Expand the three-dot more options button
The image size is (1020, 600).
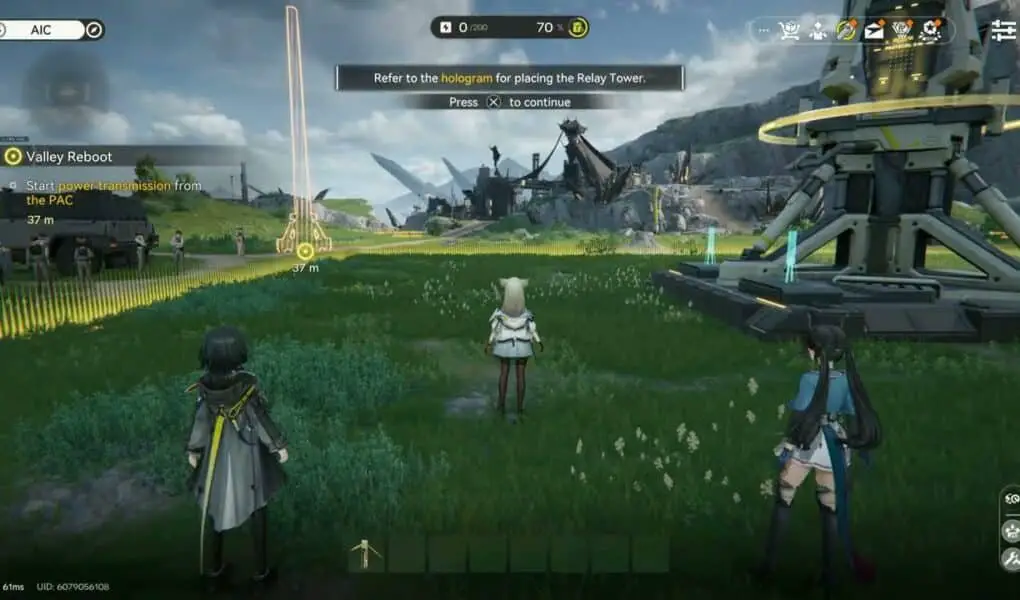click(x=765, y=31)
